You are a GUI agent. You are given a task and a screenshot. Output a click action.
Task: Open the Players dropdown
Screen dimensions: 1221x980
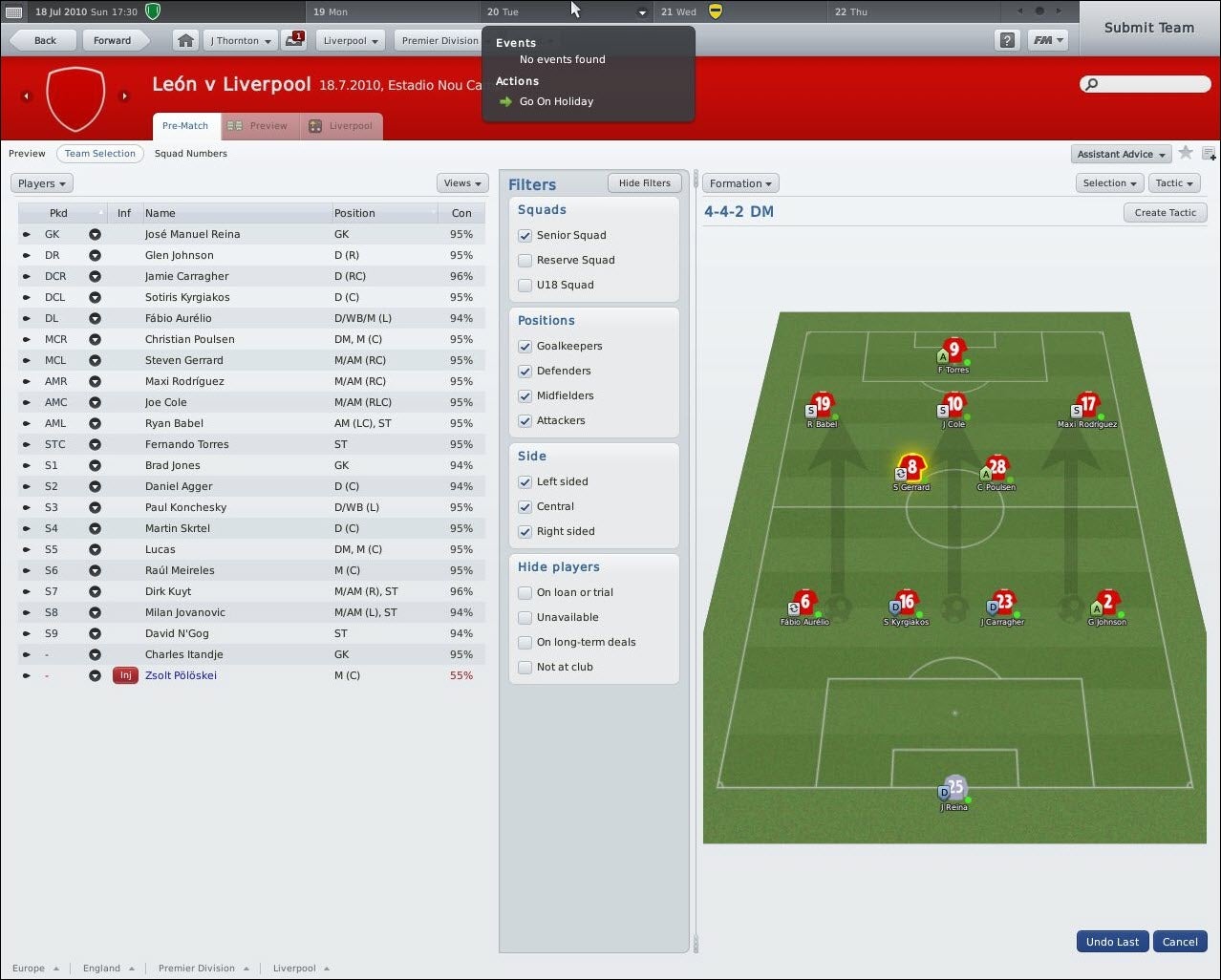[x=41, y=183]
